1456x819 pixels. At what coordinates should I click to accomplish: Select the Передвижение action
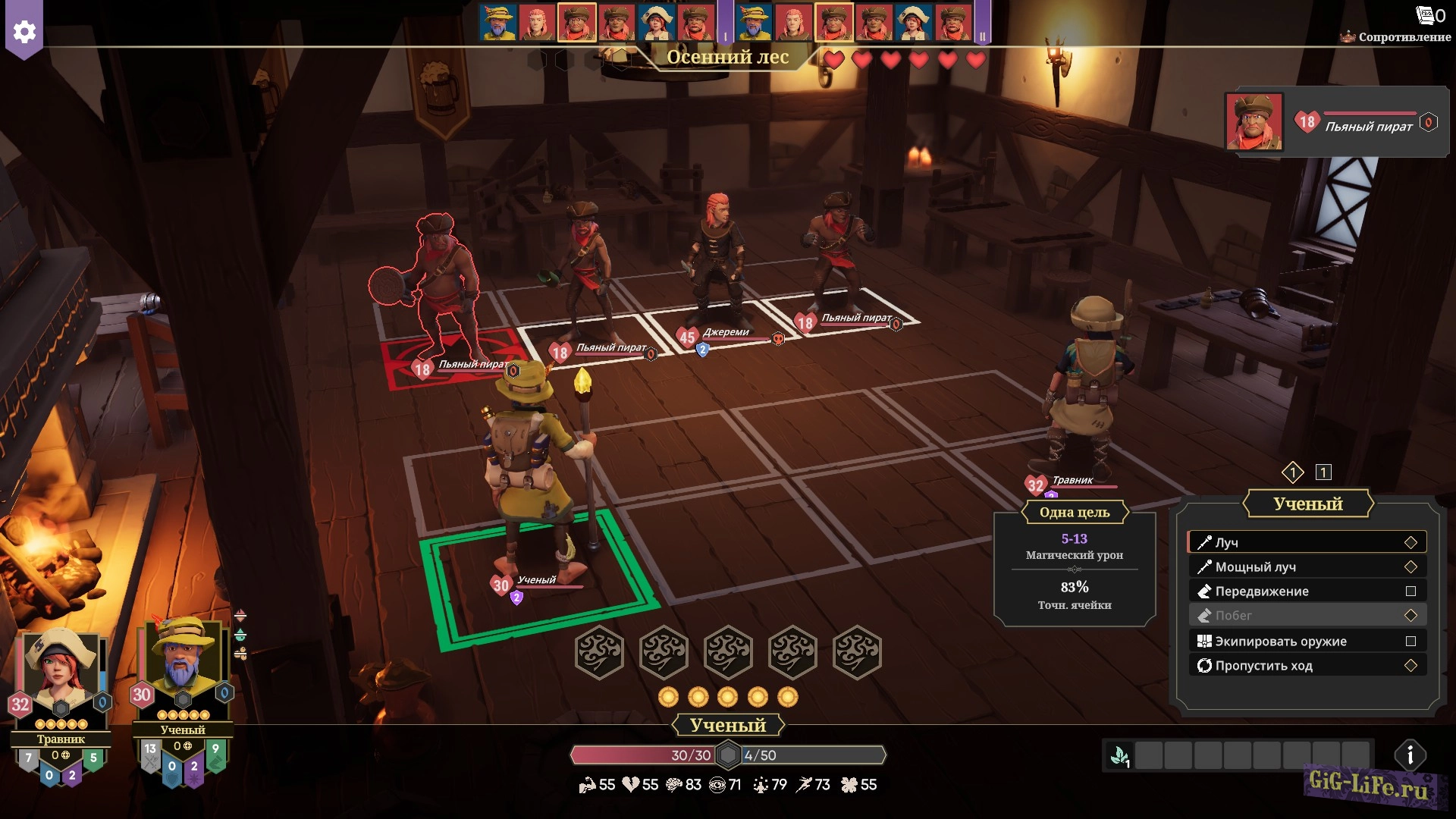pyautogui.click(x=1307, y=591)
